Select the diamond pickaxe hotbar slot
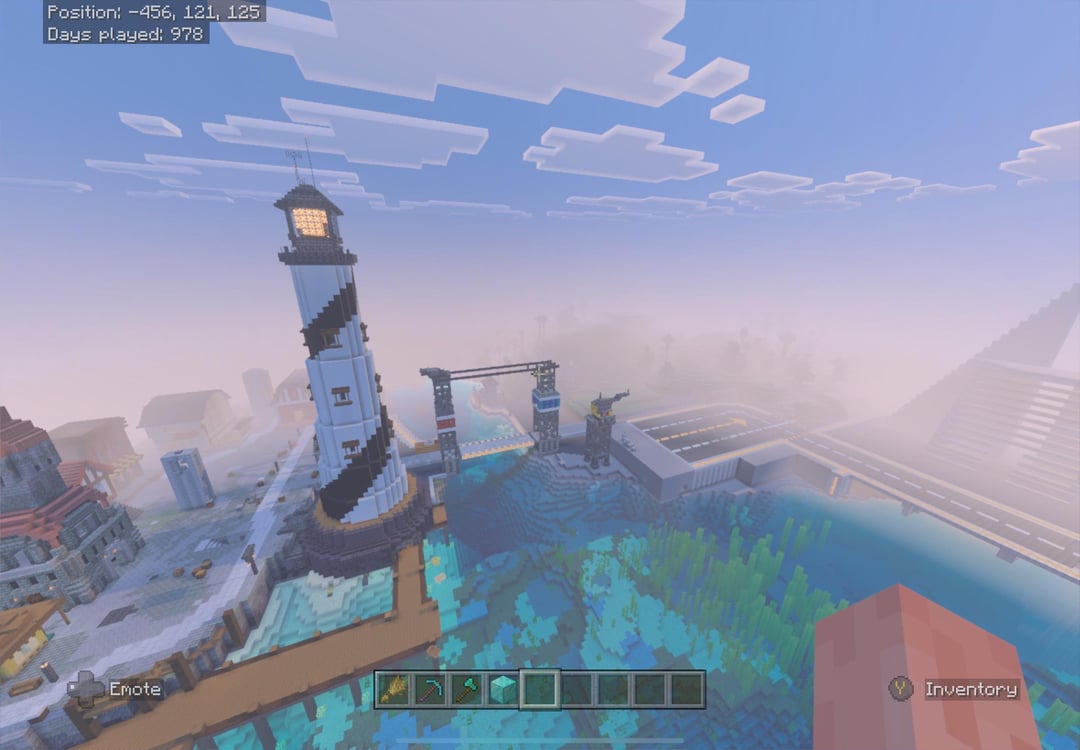 coord(430,689)
